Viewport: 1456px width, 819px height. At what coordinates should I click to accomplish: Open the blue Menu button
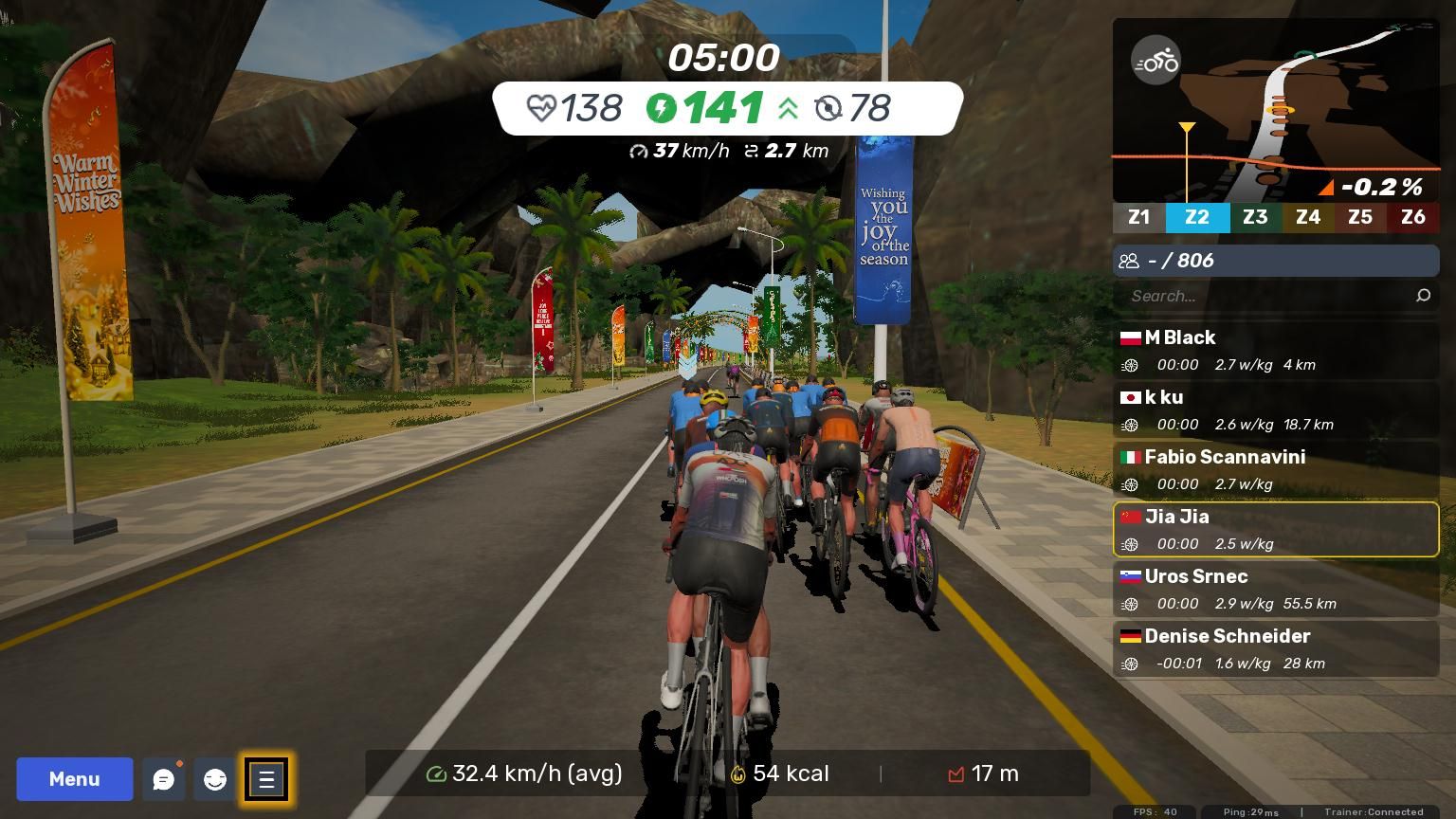coord(74,779)
